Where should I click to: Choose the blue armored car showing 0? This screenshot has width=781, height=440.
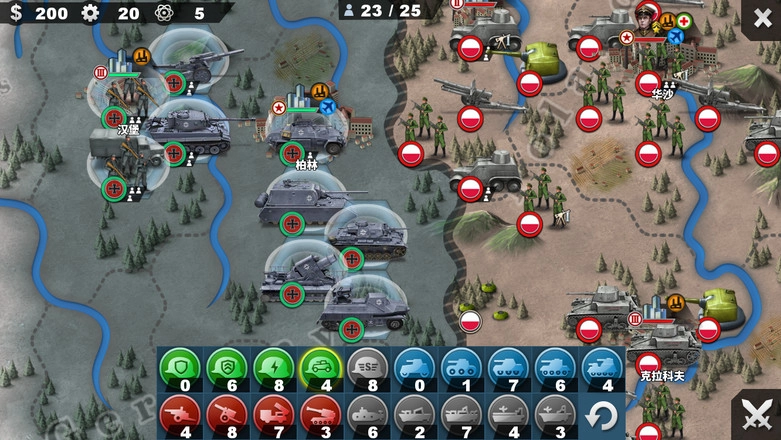[414, 366]
